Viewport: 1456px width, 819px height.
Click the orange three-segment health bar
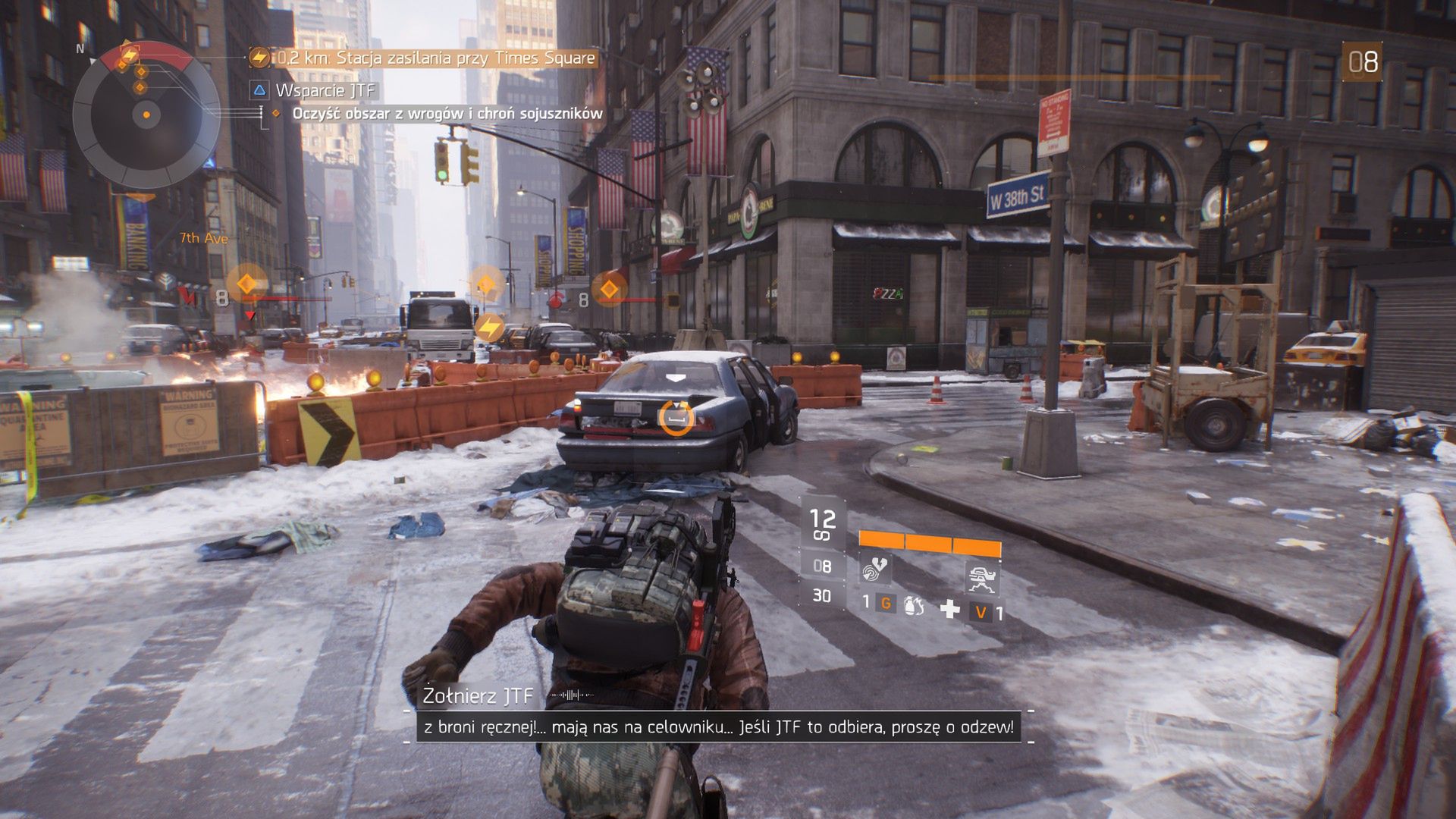930,543
